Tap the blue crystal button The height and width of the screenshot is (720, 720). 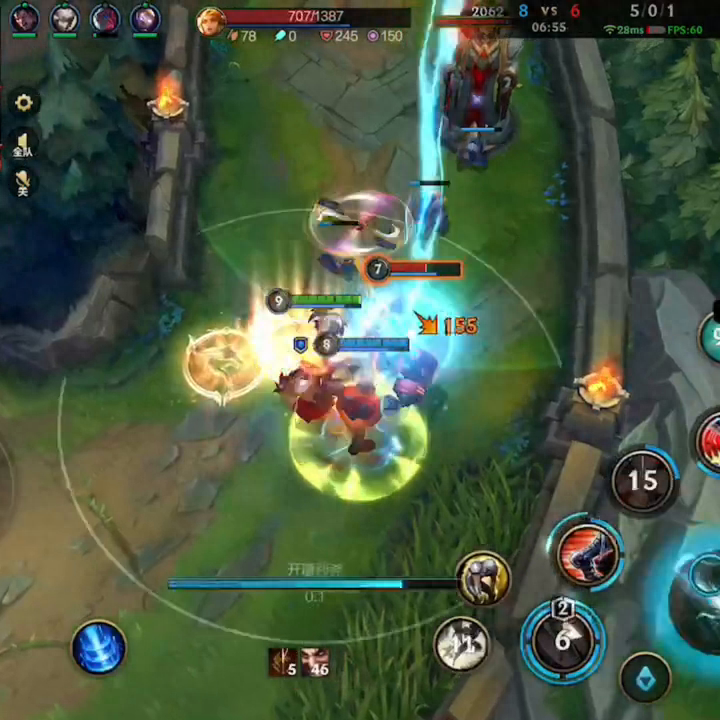click(645, 679)
